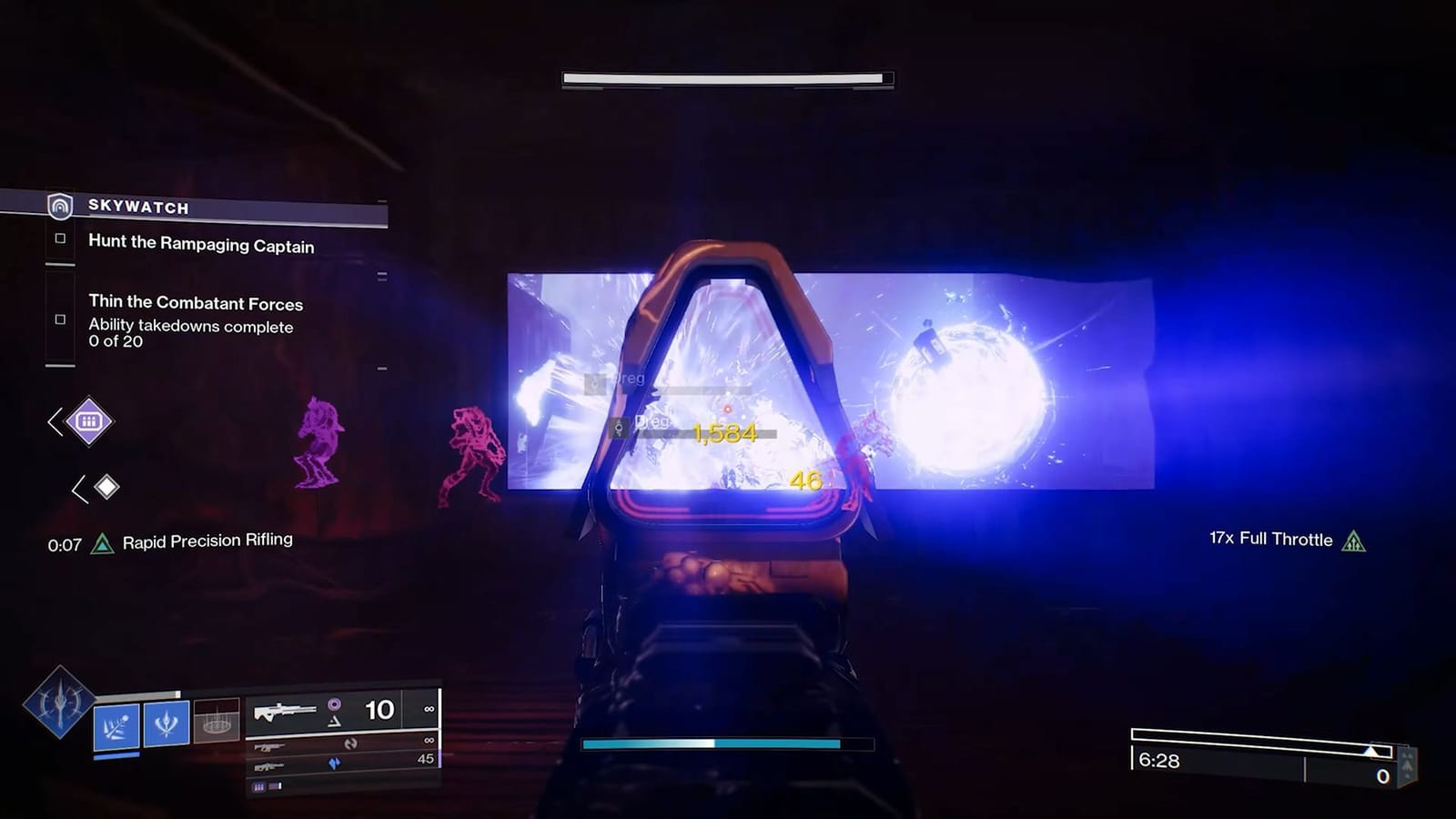This screenshot has width=1456, height=819.
Task: Click the melee ability icon with dagger emblem
Action: click(x=165, y=724)
